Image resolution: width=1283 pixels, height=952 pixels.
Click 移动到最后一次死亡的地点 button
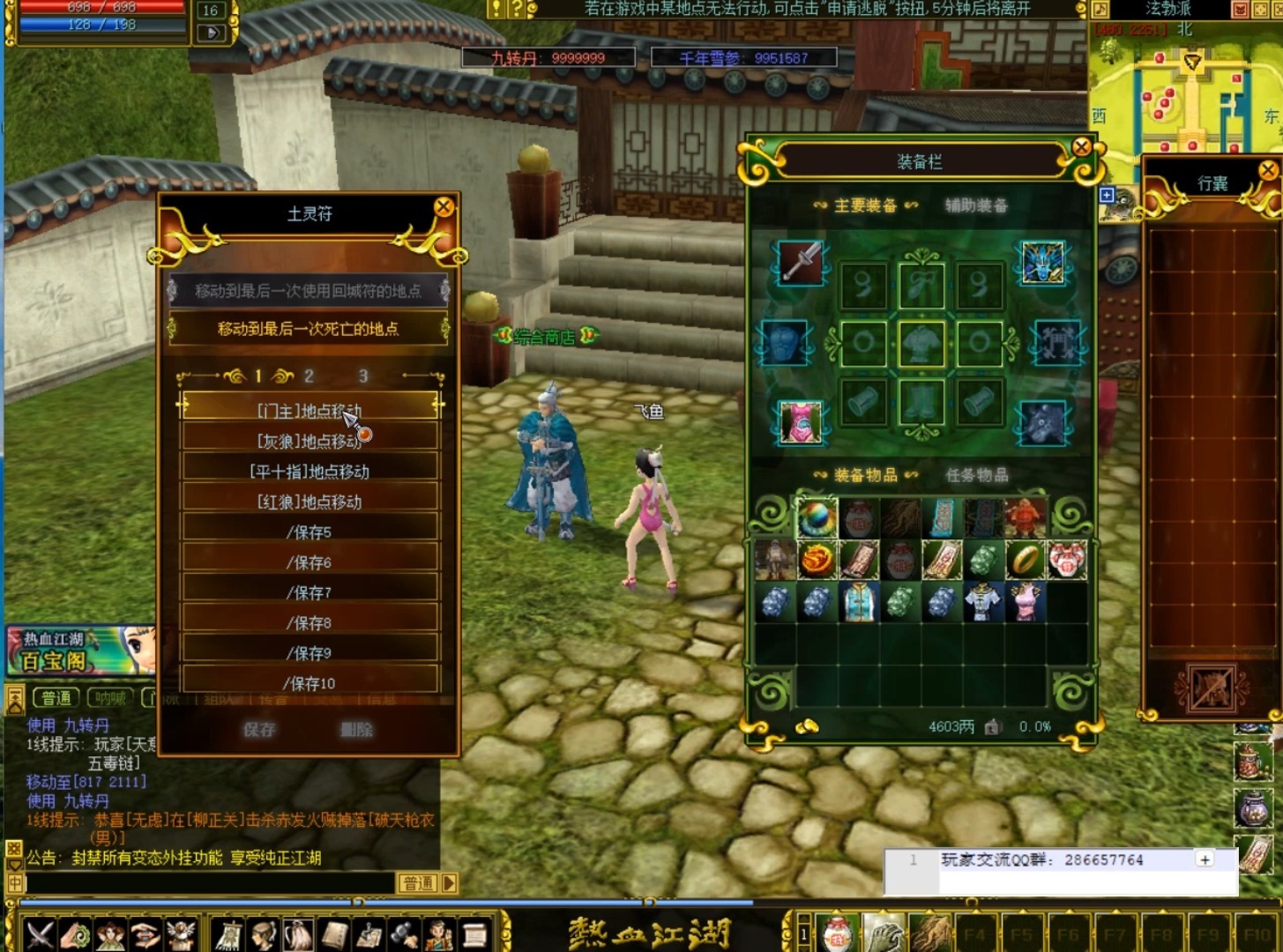click(x=309, y=329)
